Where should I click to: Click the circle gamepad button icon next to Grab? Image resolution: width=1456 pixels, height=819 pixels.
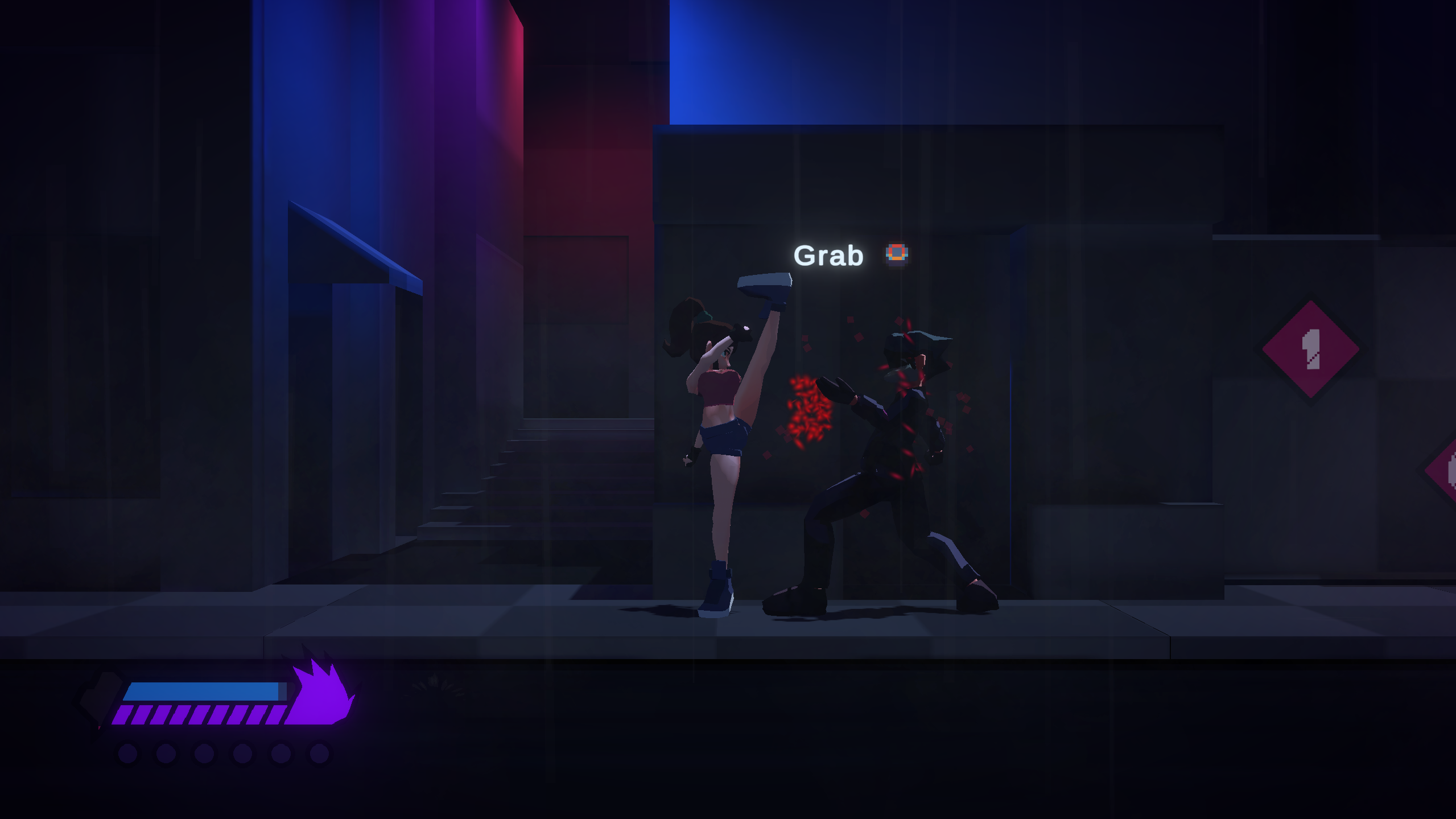895,254
